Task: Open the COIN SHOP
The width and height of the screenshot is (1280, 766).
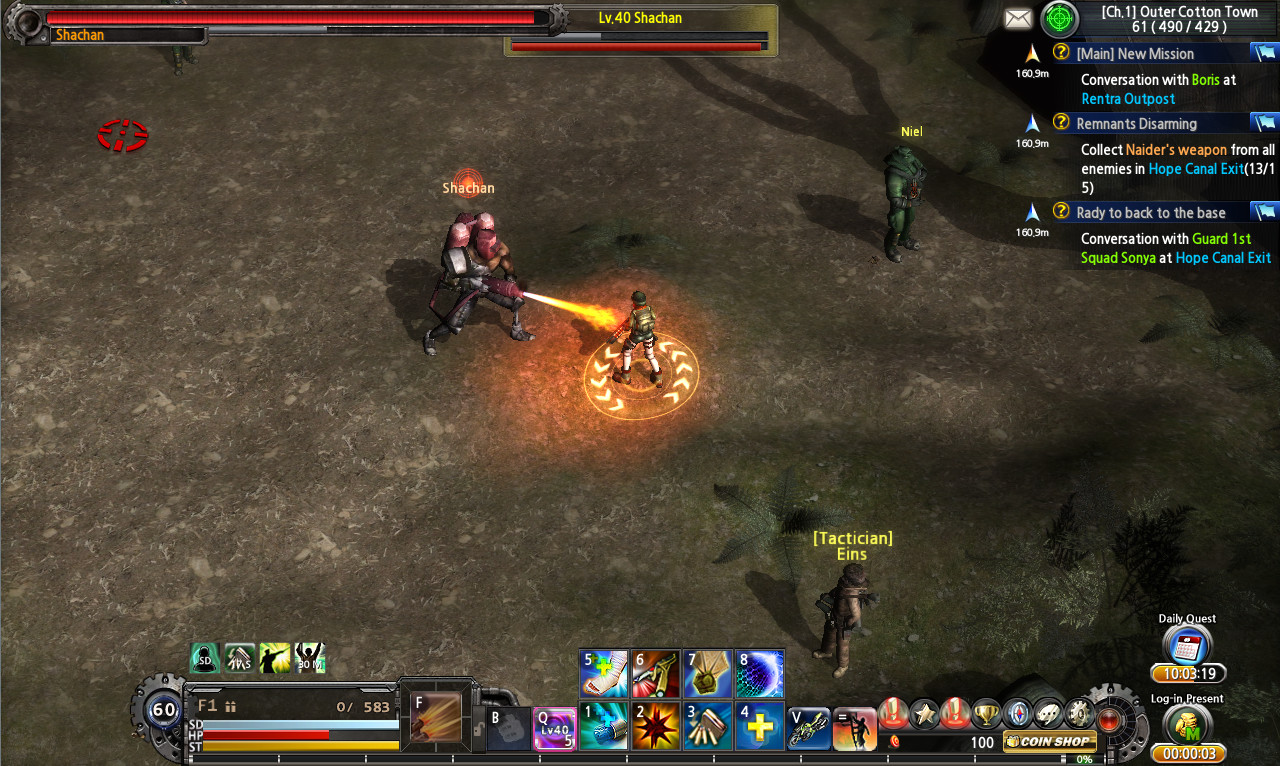Action: [x=1048, y=741]
